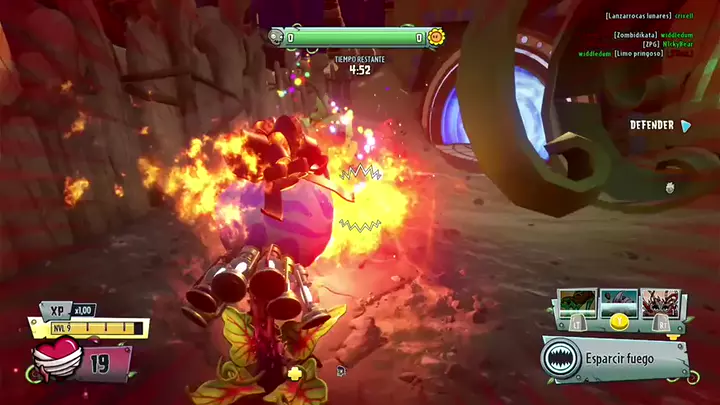Screen dimensions: 720x405
Task: Select the middle blue ability card
Action: [618, 301]
